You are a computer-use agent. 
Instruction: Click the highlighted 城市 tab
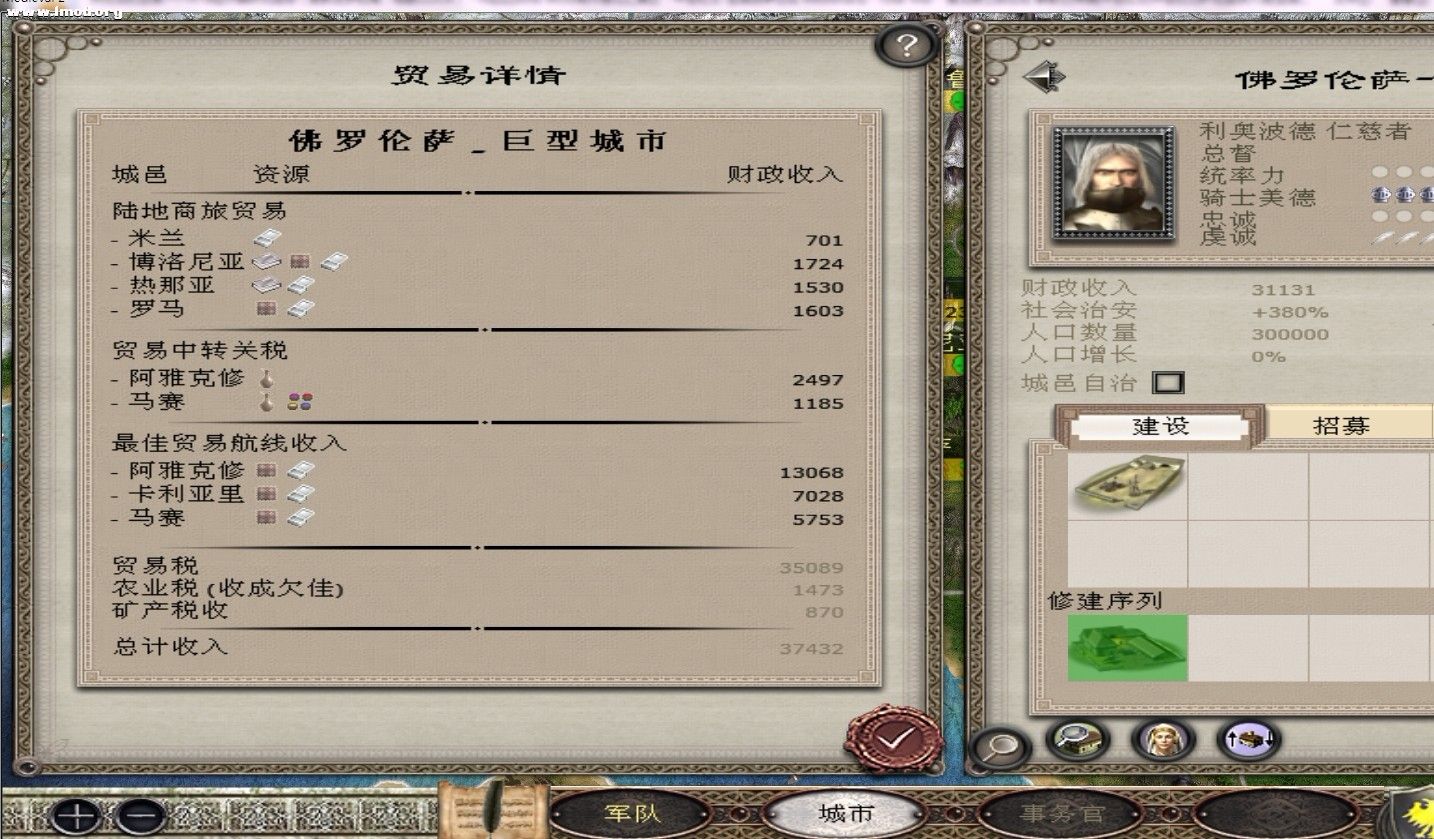[845, 814]
